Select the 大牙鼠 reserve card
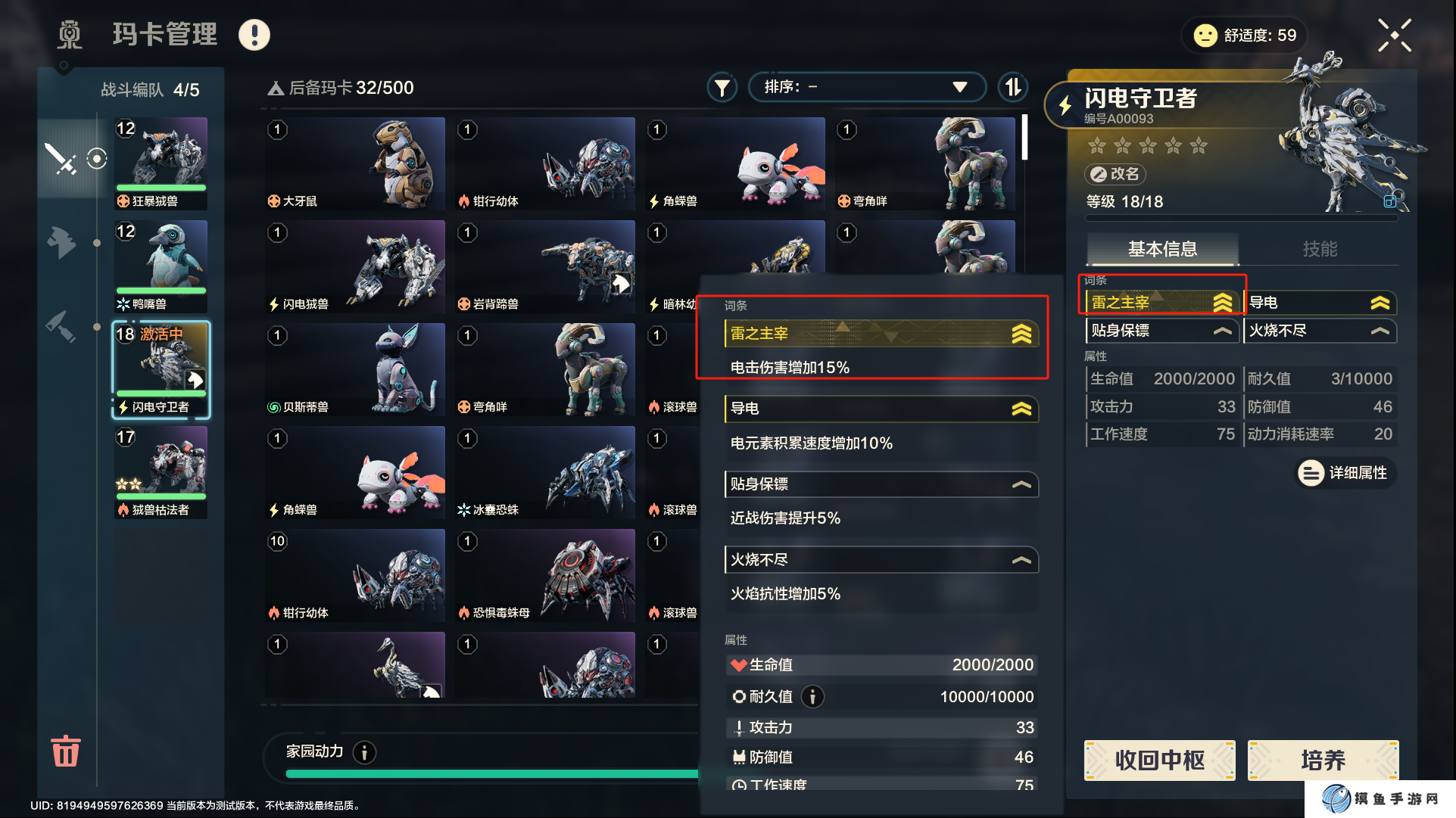This screenshot has width=1456, height=818. coord(355,163)
